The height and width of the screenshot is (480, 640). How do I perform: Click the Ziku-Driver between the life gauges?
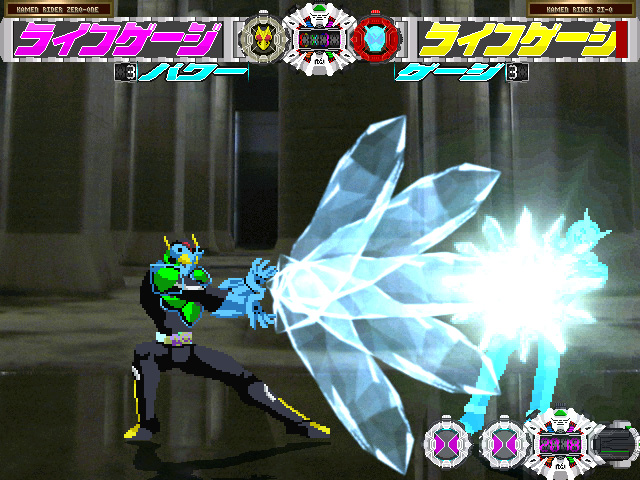click(x=319, y=38)
